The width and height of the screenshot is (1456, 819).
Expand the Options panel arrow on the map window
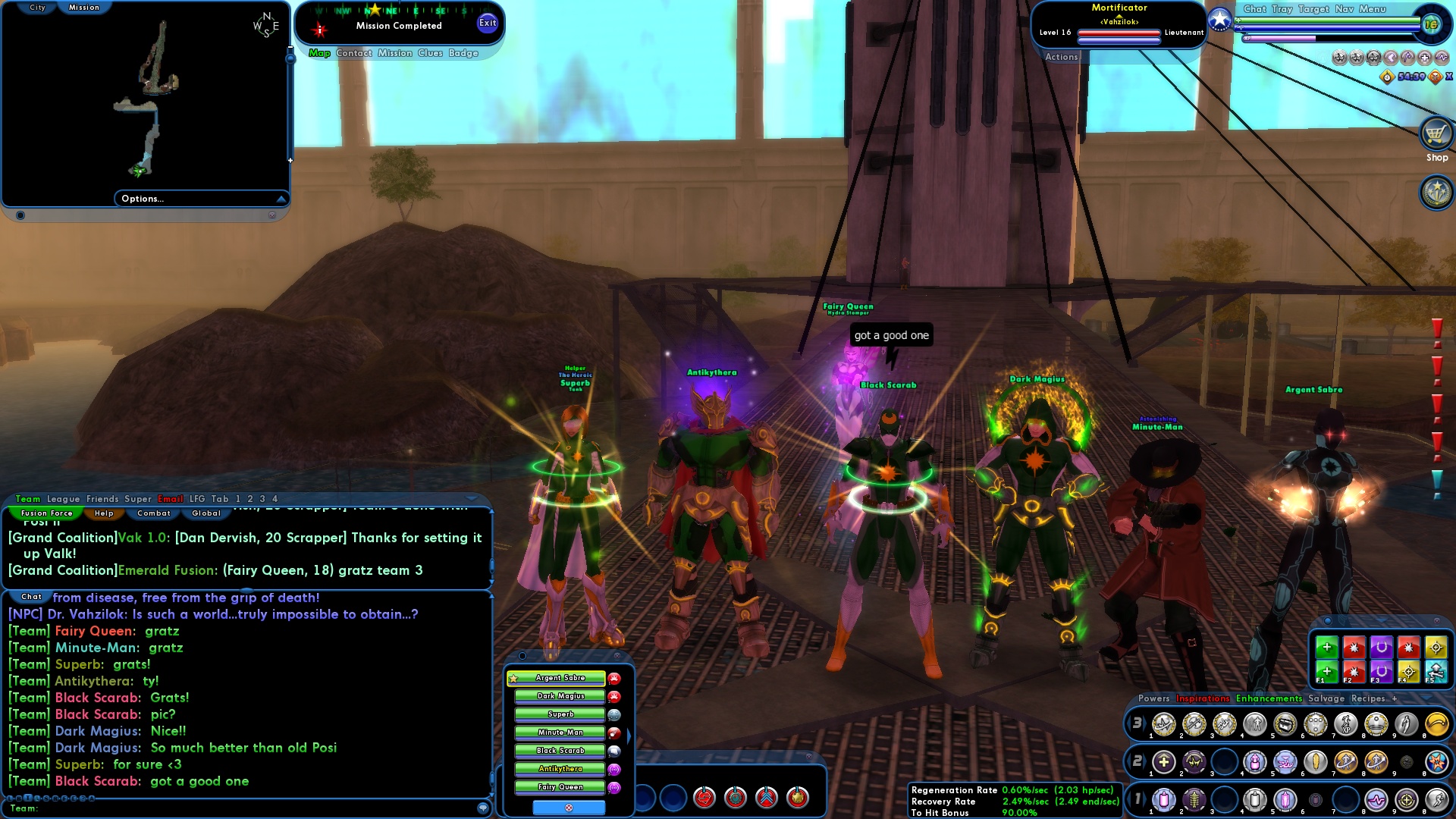click(282, 198)
